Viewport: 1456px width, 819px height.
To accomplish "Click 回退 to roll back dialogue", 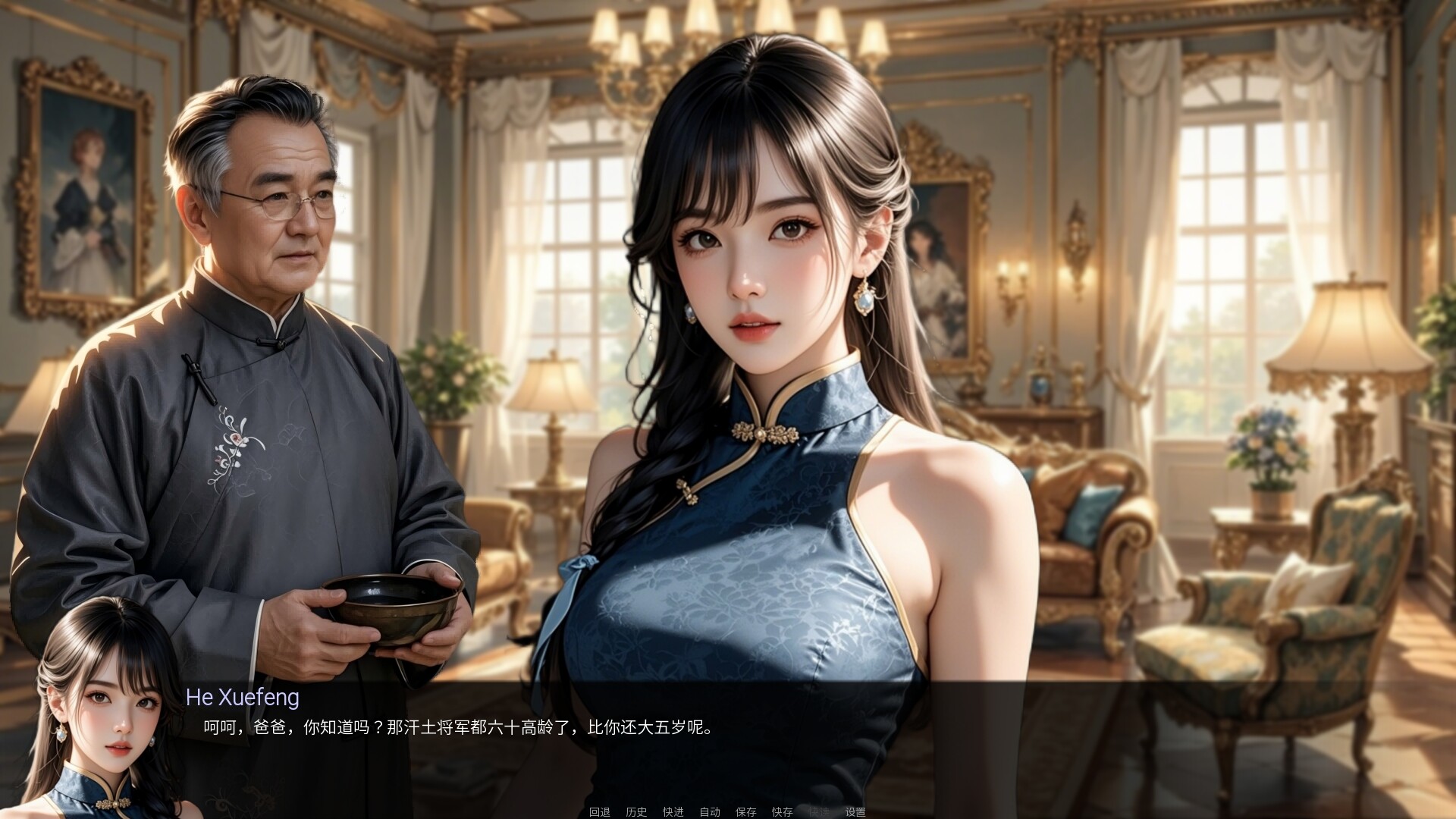I will click(x=599, y=811).
